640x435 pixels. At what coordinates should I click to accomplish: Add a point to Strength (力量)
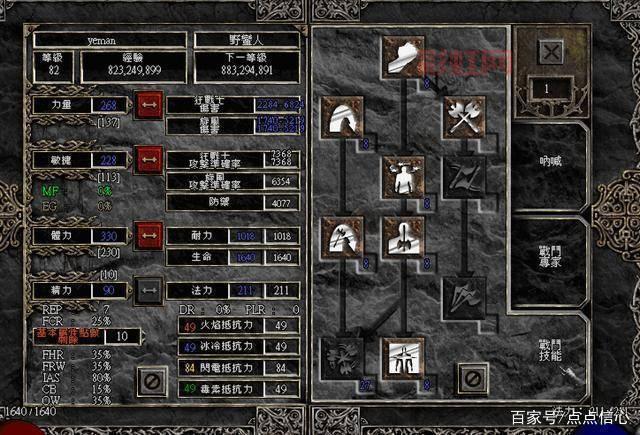pyautogui.click(x=150, y=104)
